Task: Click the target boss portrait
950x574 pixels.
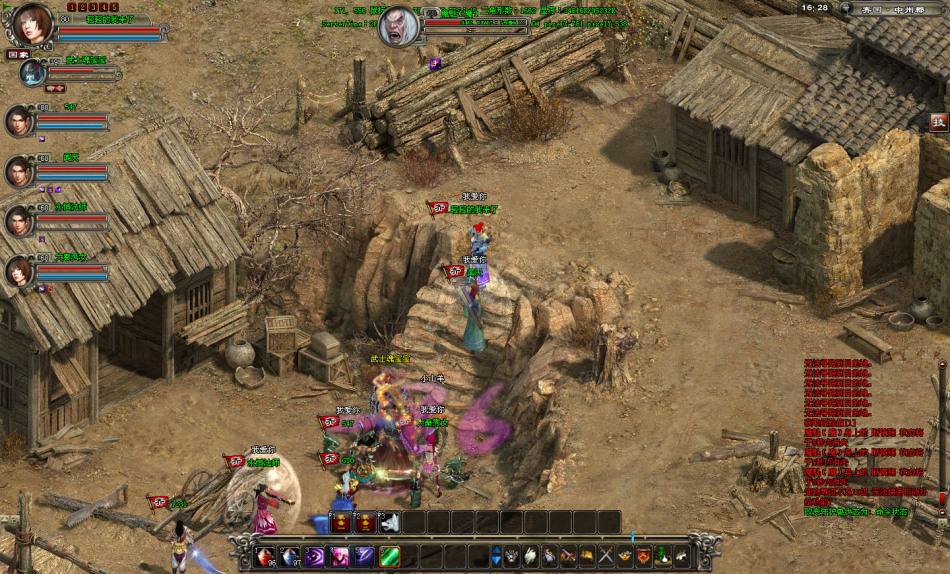Action: click(398, 26)
